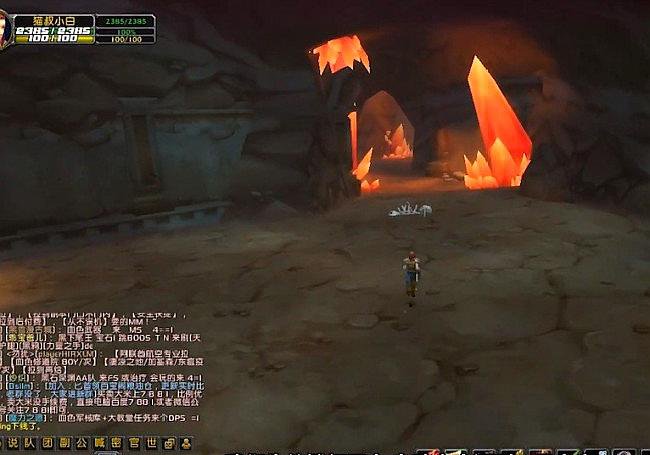
Task: Choose the 队 party chat button
Action: pyautogui.click(x=28, y=443)
